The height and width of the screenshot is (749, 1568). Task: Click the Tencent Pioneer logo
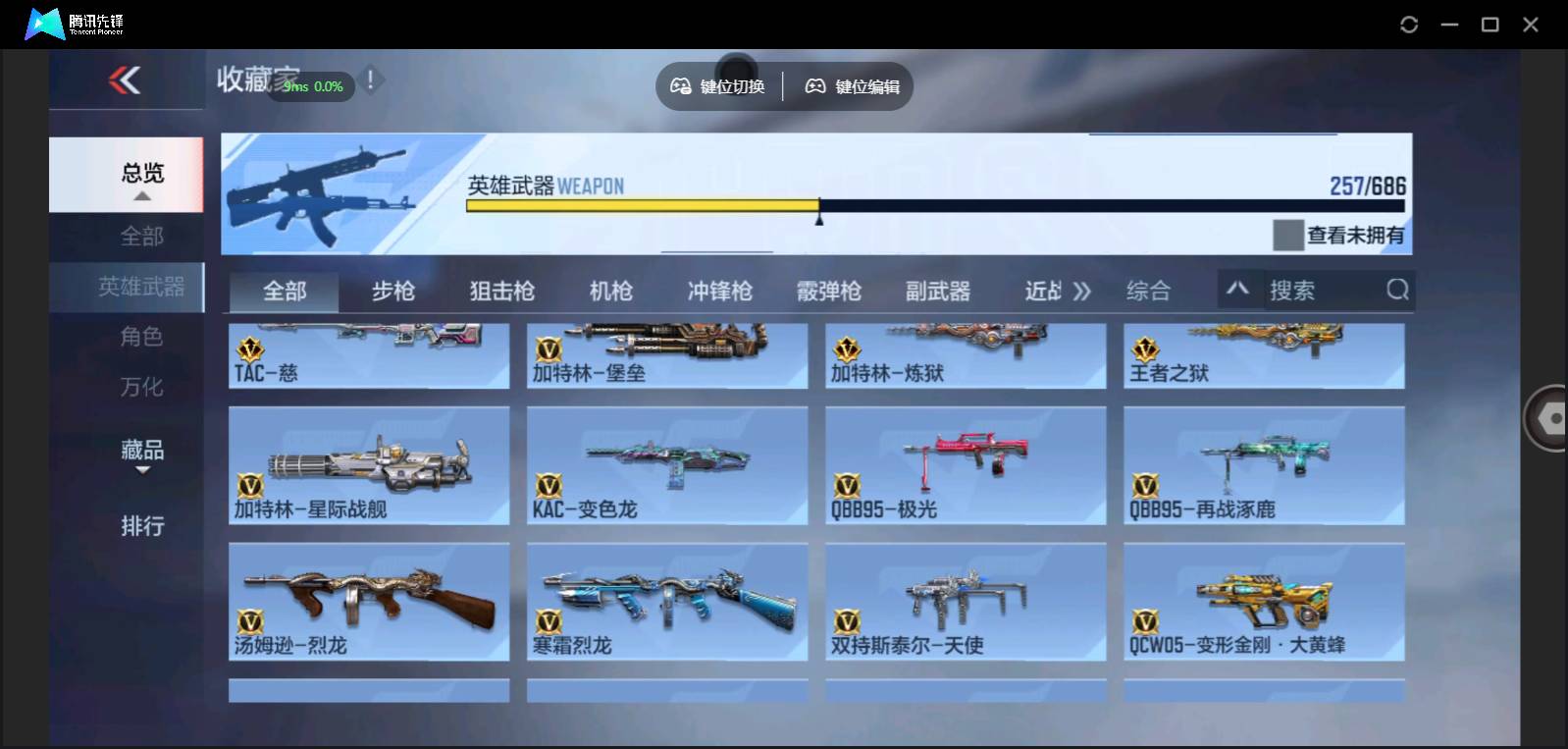pos(42,23)
